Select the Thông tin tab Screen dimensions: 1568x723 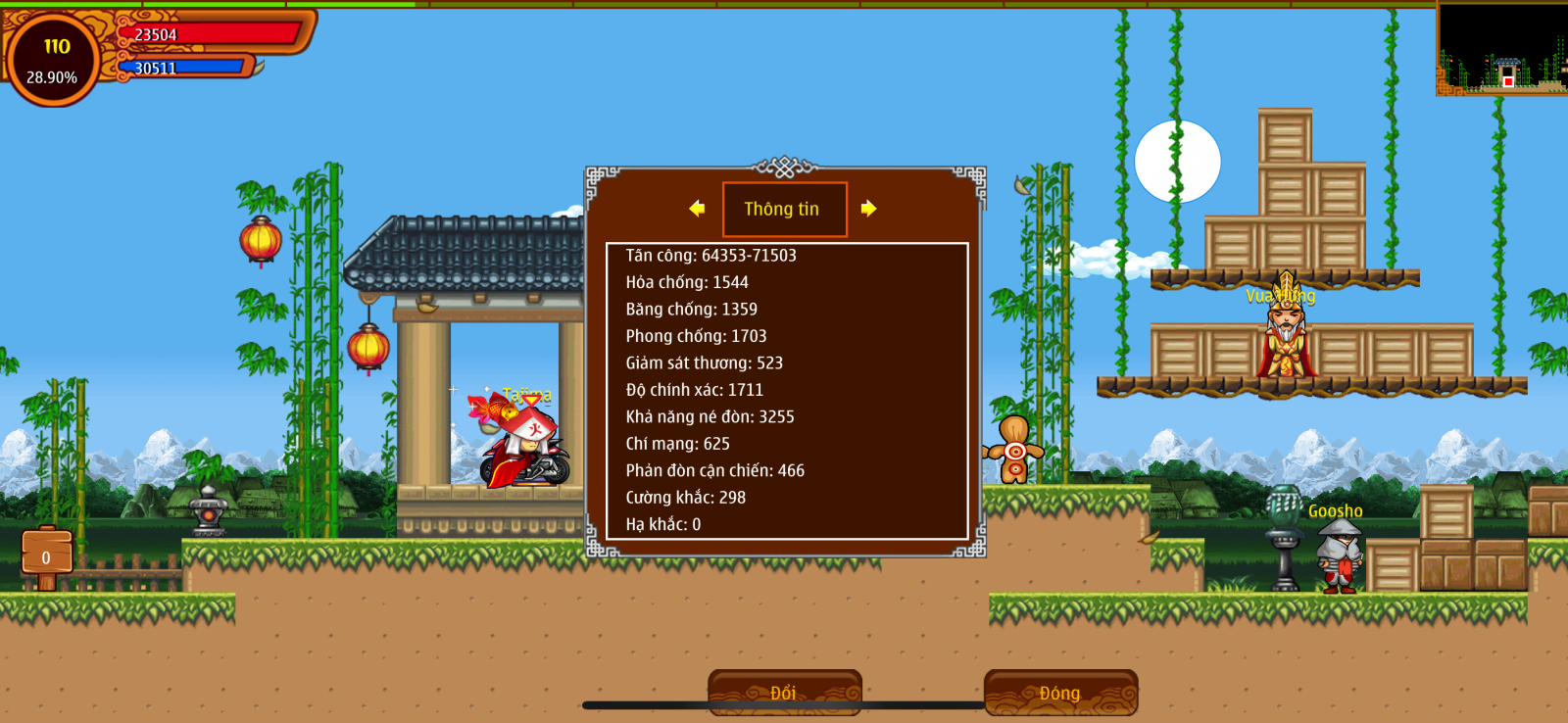tap(784, 210)
